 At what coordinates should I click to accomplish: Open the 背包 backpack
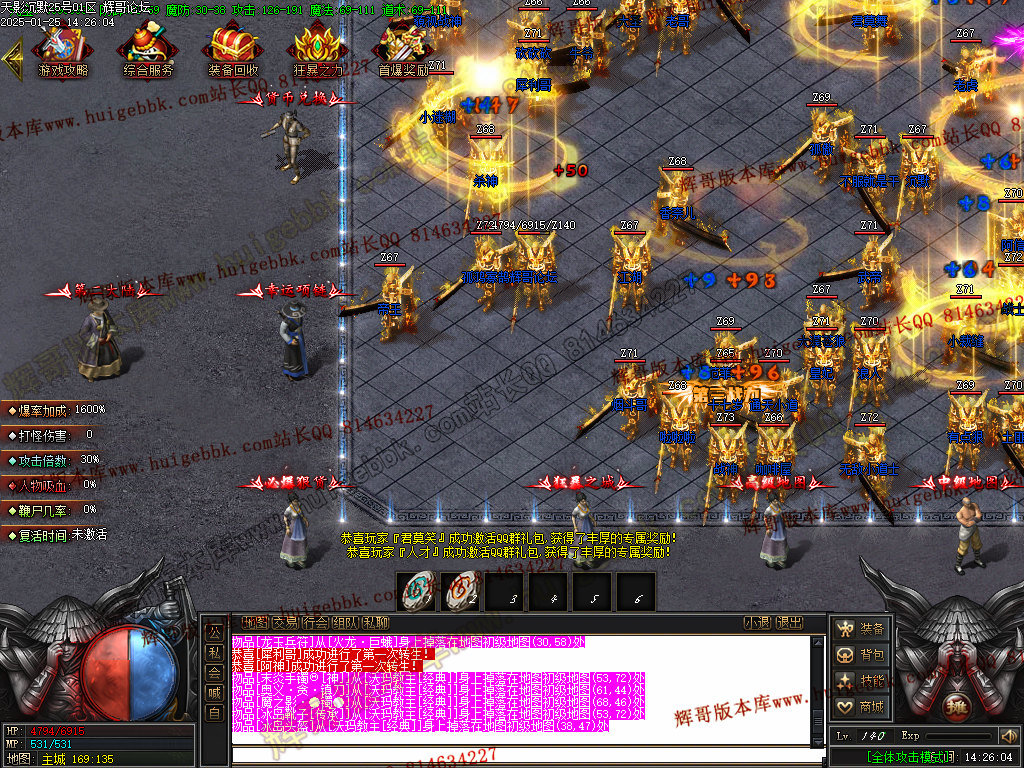(862, 655)
